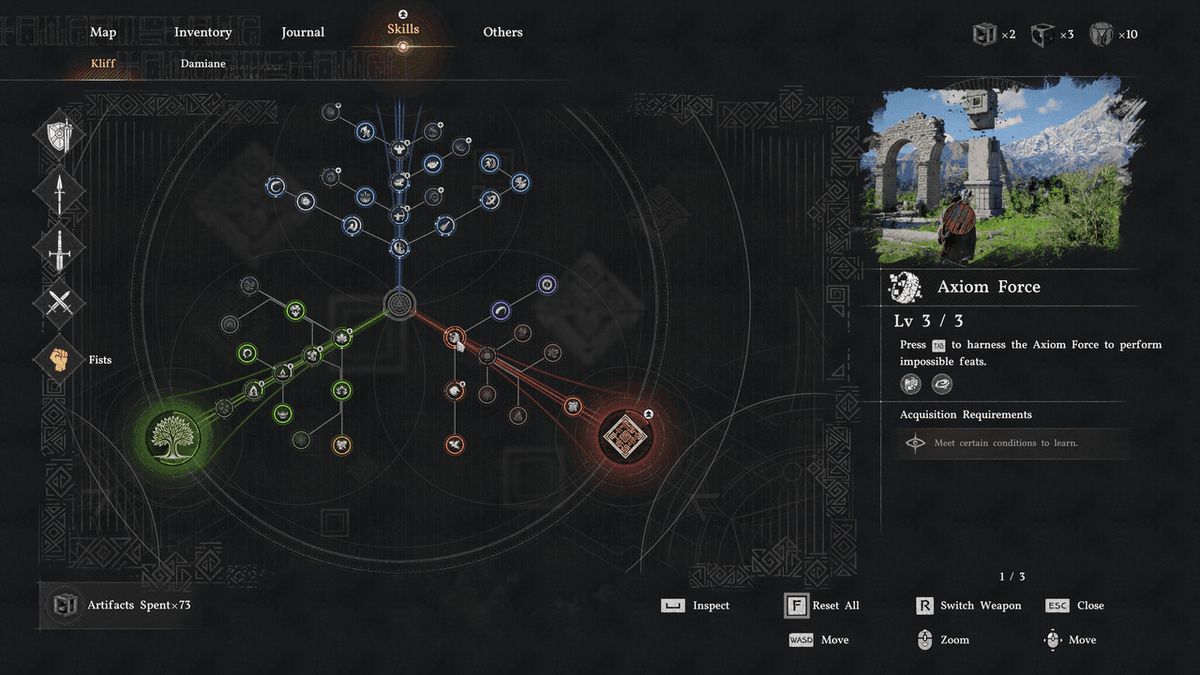1200x675 pixels.
Task: Open the Journal tab
Action: pos(303,32)
